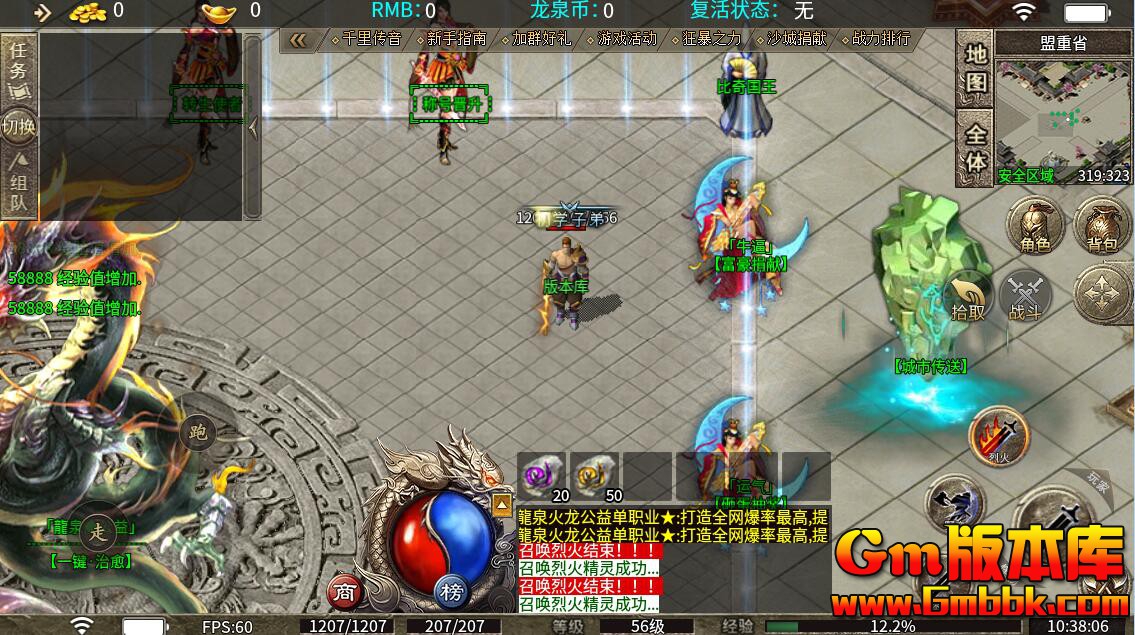
Task: Open the 地图 map button
Action: point(975,69)
